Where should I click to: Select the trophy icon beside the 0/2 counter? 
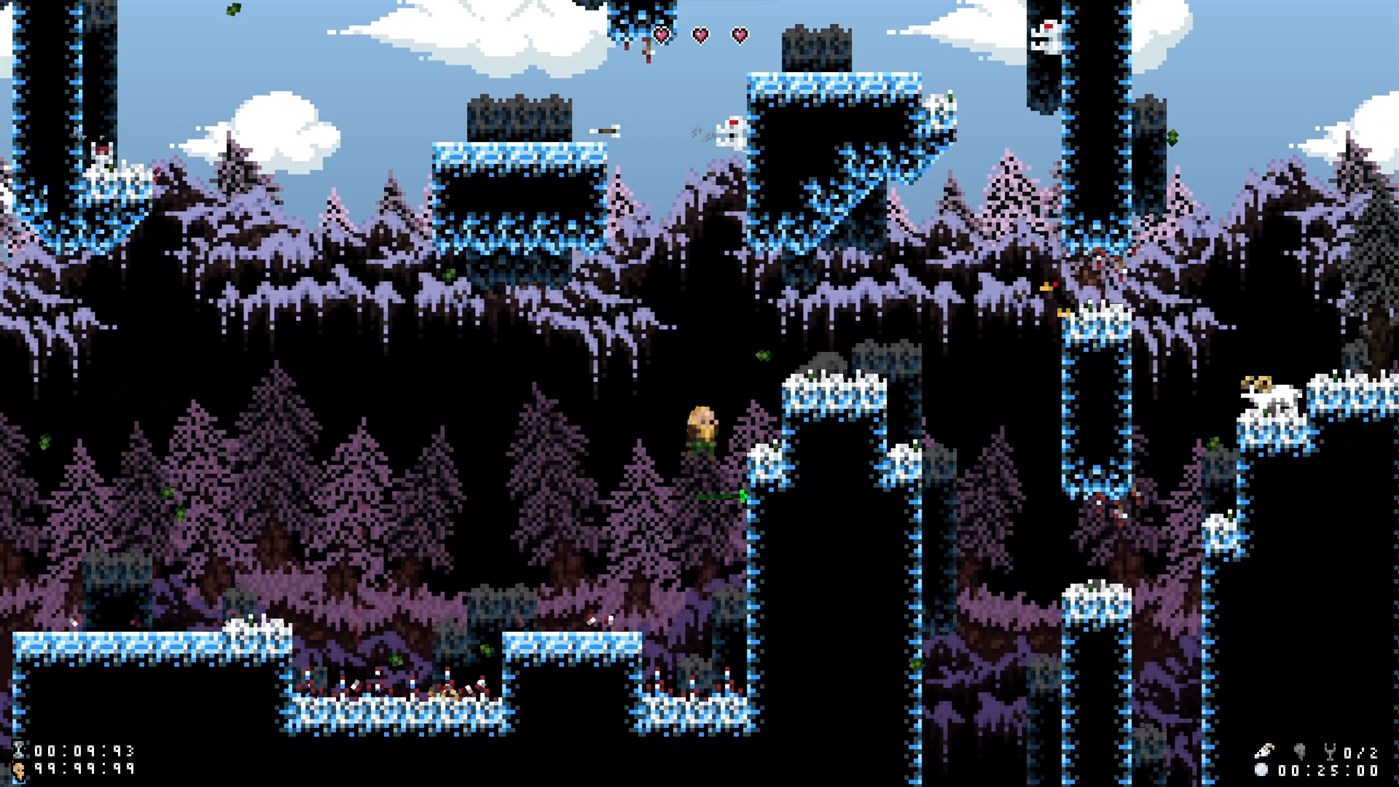tap(1330, 752)
